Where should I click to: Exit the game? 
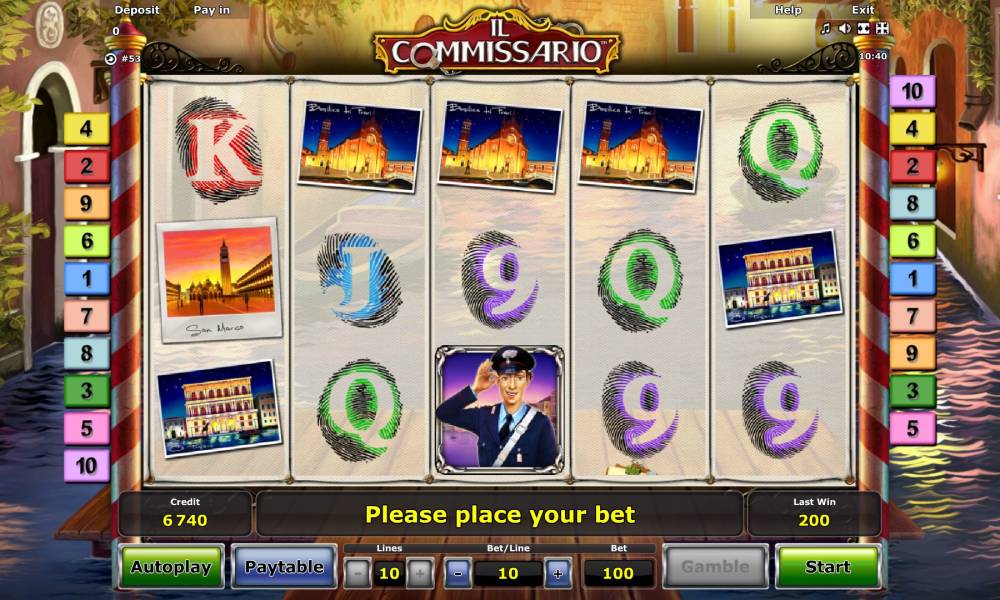coord(862,10)
